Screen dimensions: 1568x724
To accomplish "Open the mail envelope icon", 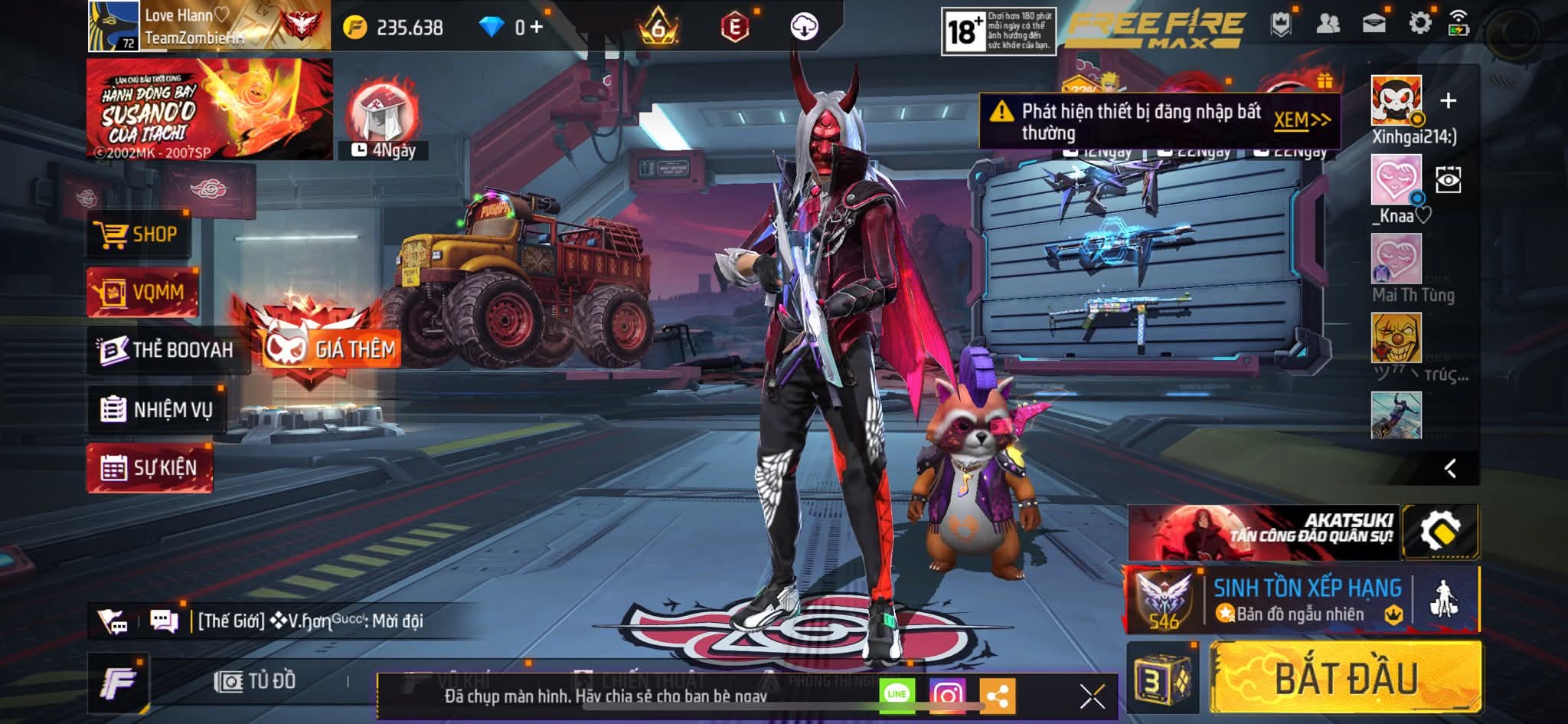I will (1374, 24).
